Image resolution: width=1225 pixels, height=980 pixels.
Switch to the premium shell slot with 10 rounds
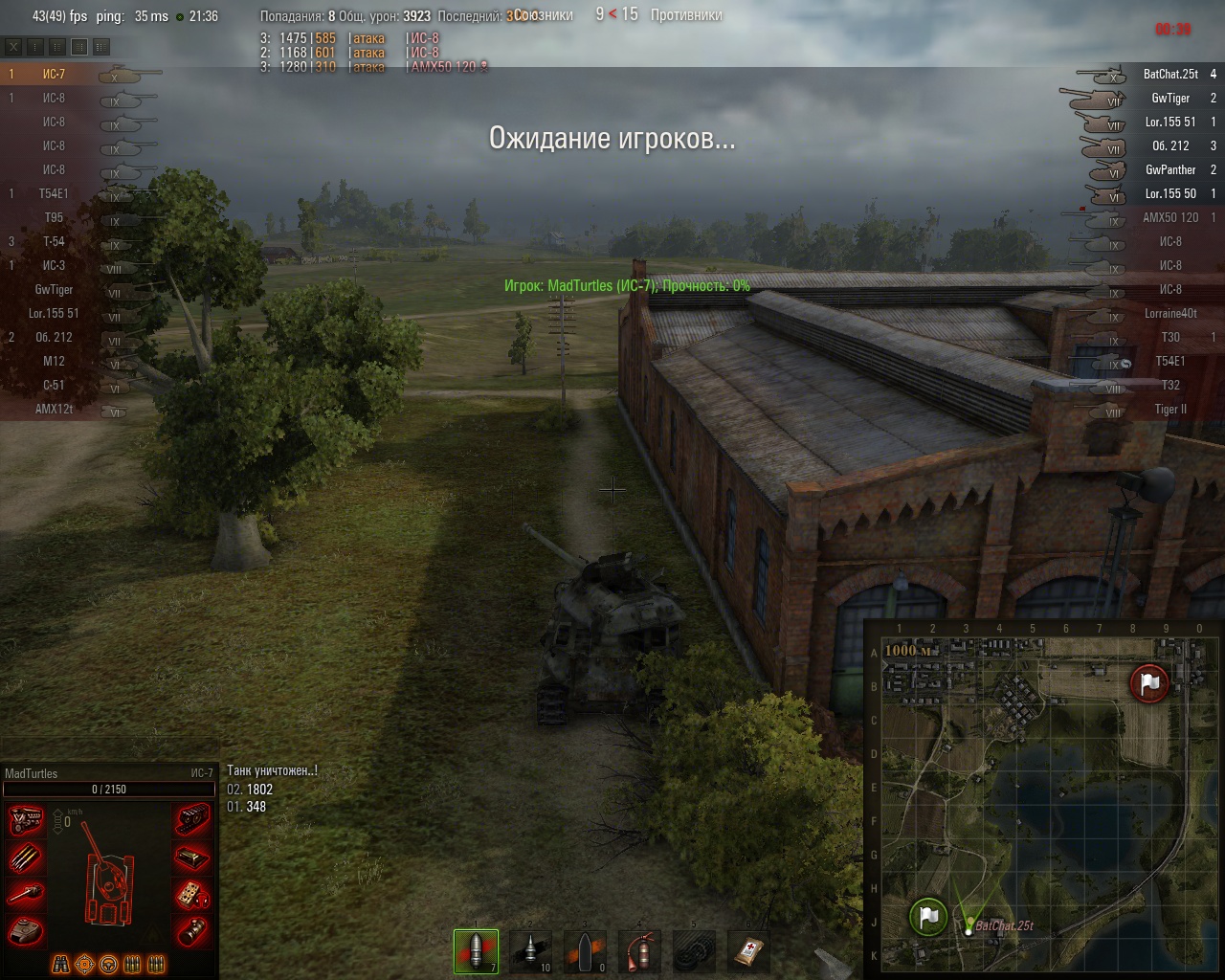[530, 950]
